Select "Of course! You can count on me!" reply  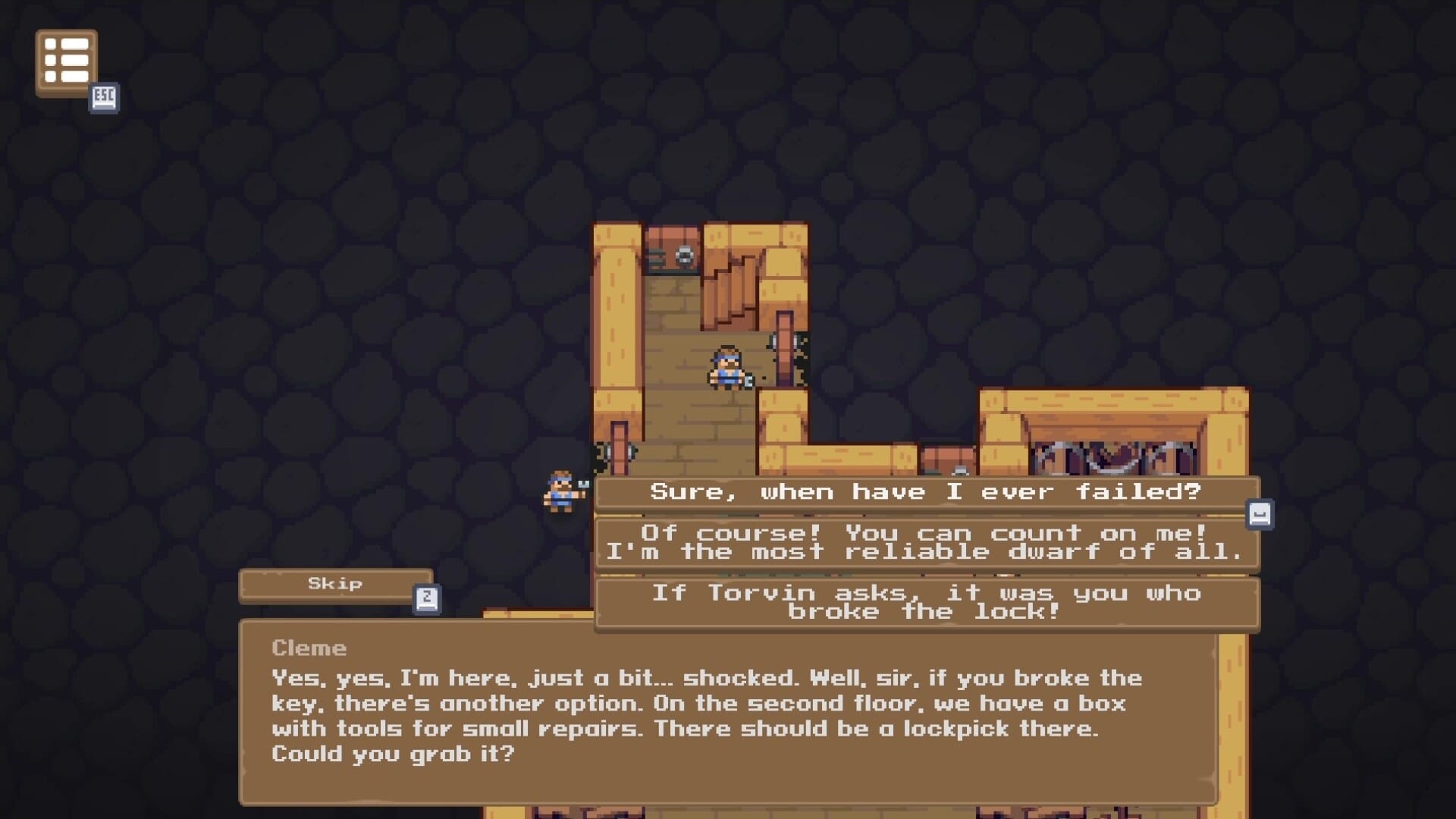(926, 543)
